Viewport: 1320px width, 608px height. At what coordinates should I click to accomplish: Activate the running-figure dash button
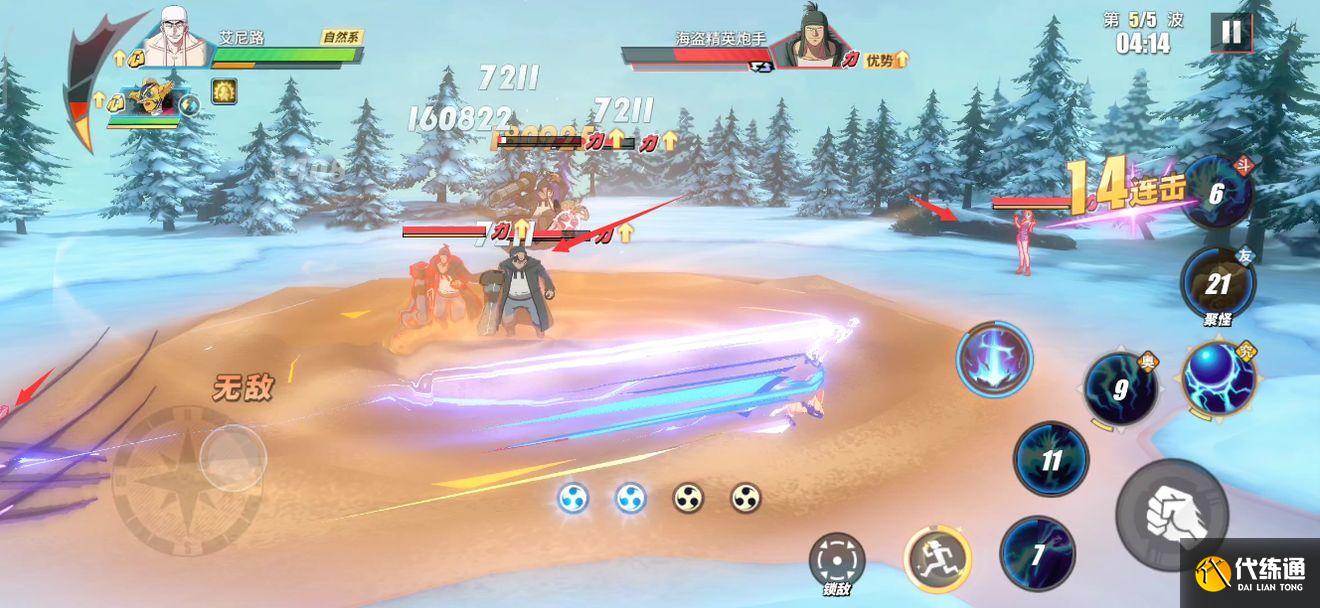tap(937, 558)
